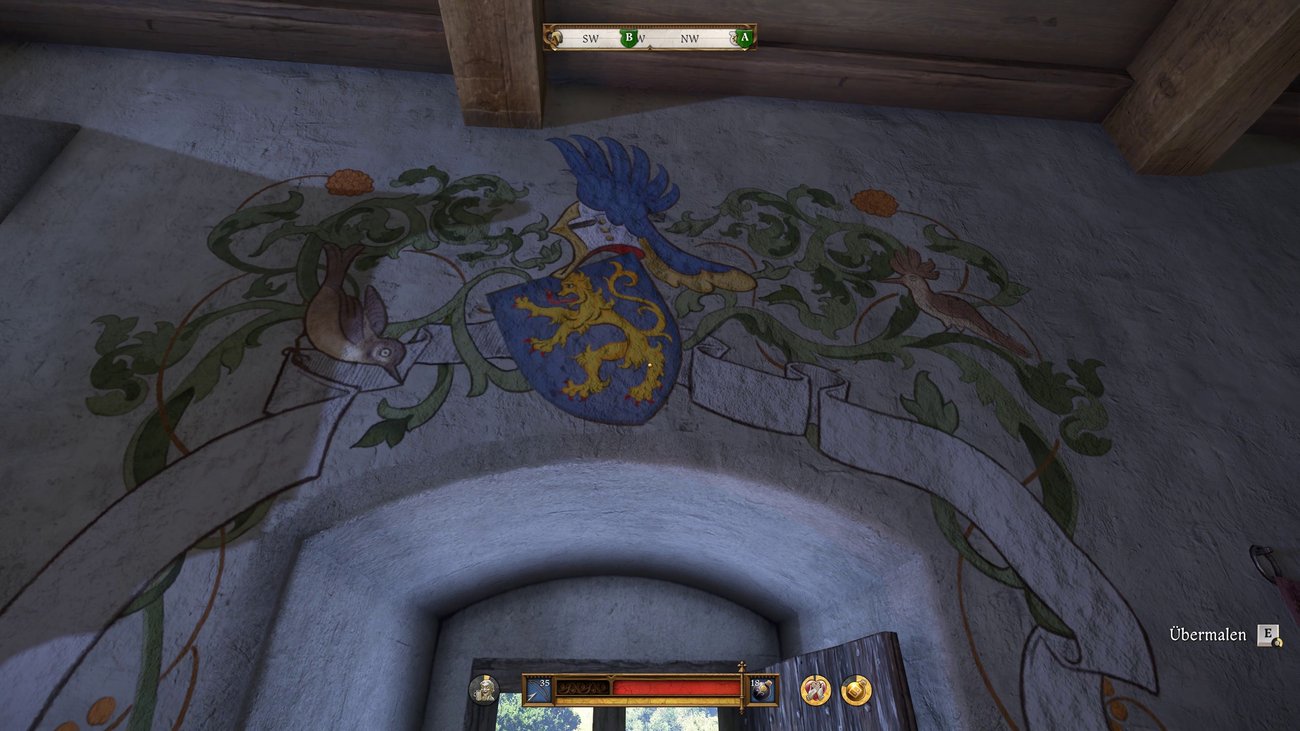Click the E key prompt beside Übermalen

(1268, 634)
